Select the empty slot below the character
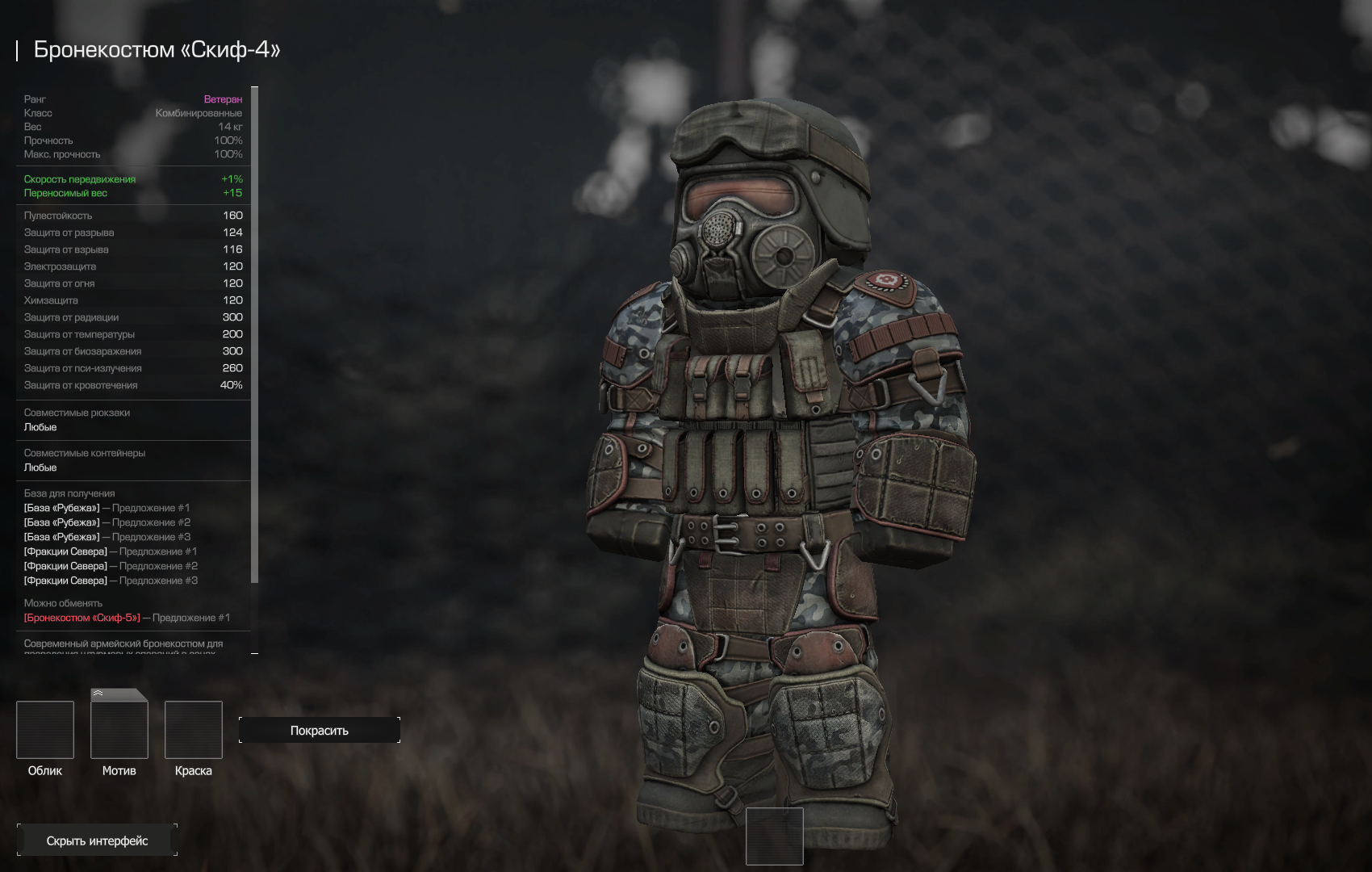Screen dimensions: 1372x872 point(775,836)
